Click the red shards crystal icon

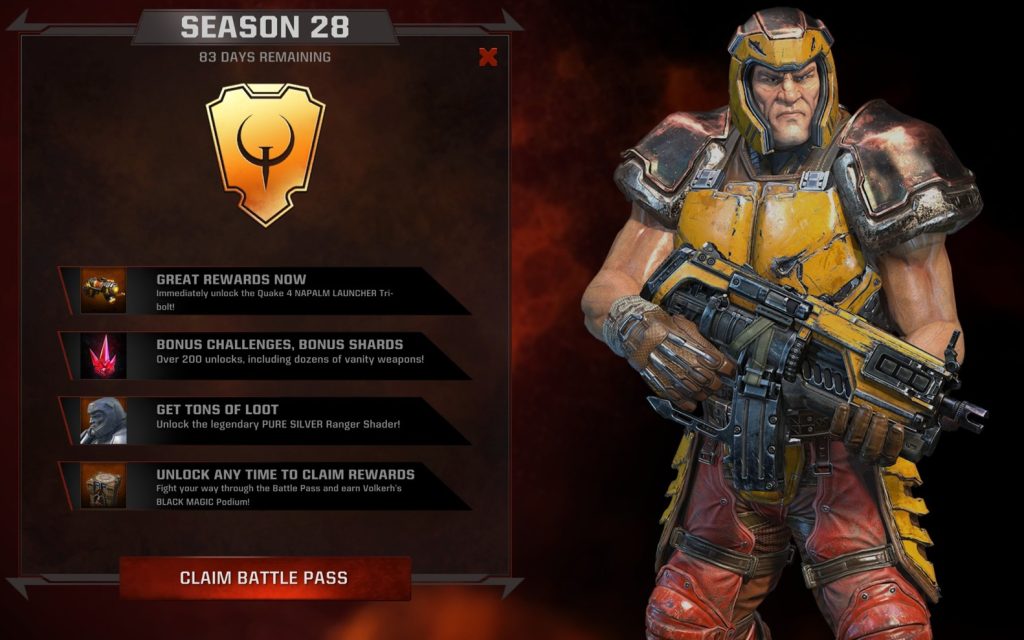pyautogui.click(x=104, y=355)
